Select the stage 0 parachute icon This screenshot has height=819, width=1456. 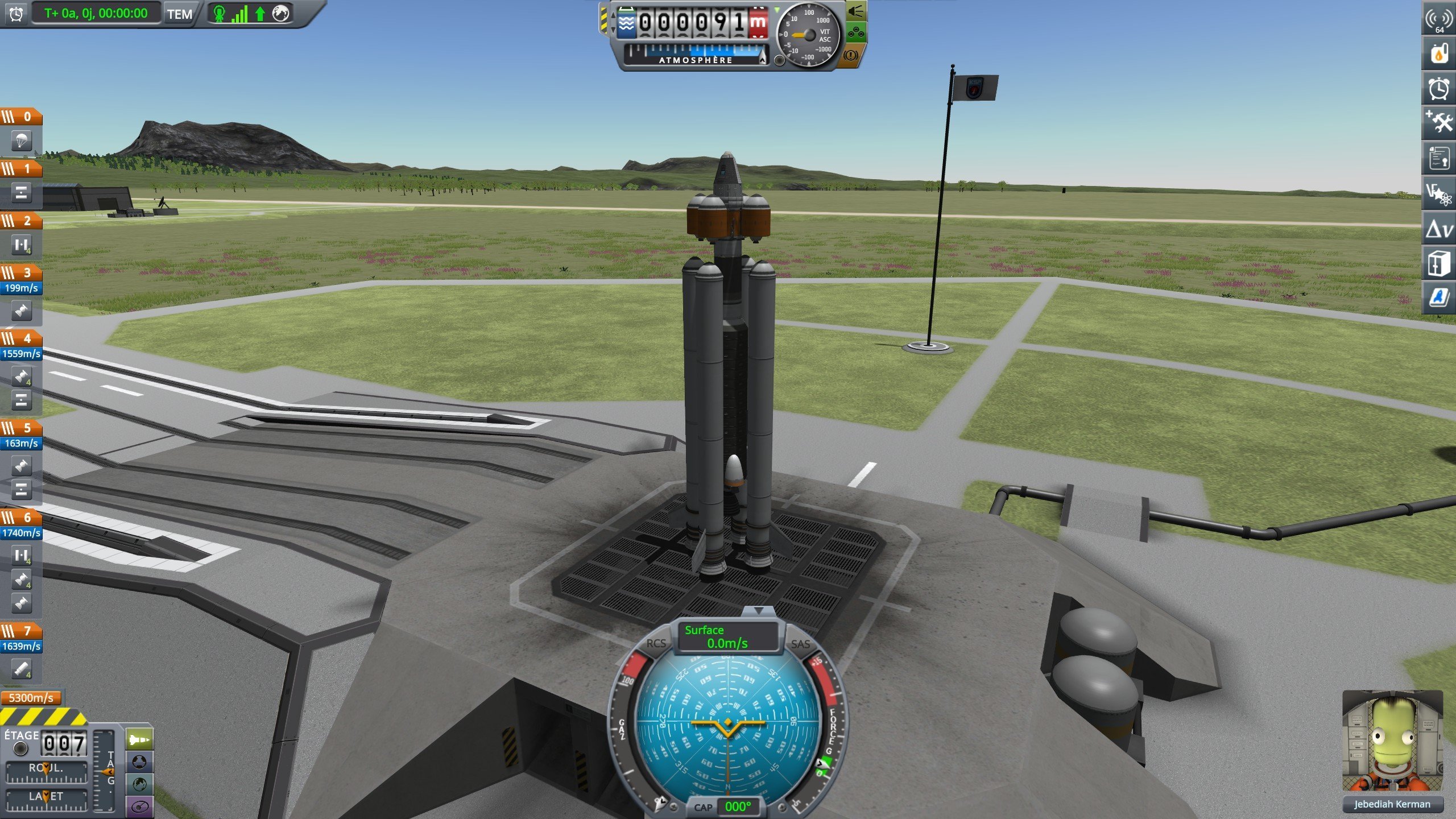21,140
